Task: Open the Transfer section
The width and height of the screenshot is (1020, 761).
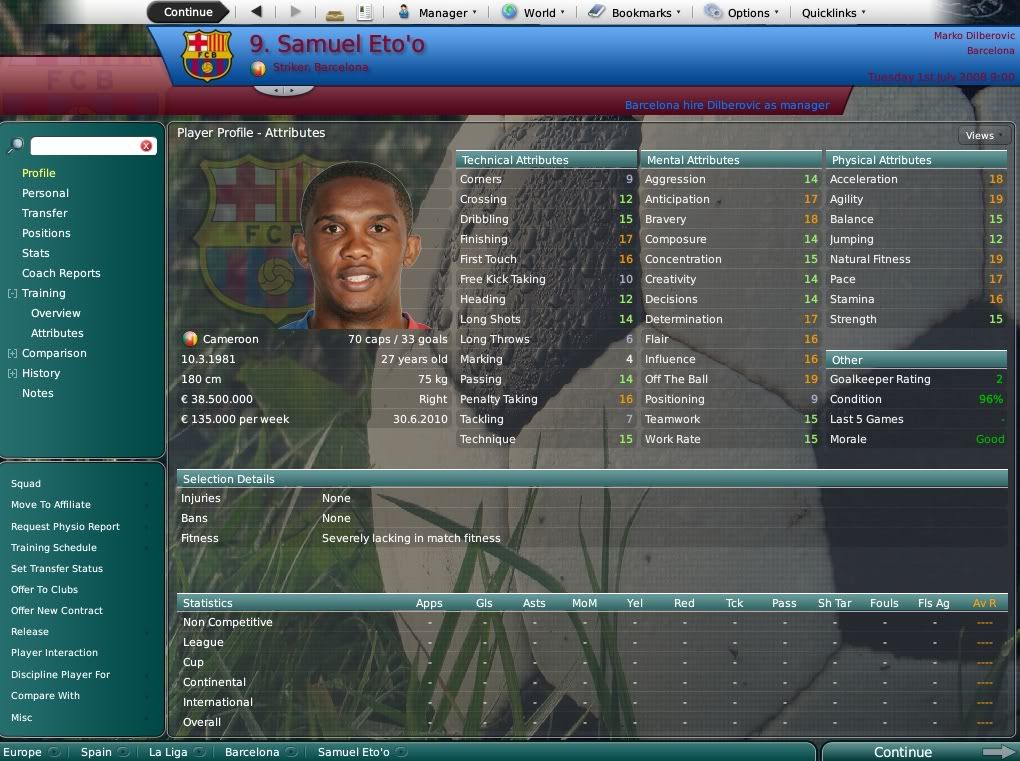Action: tap(45, 213)
